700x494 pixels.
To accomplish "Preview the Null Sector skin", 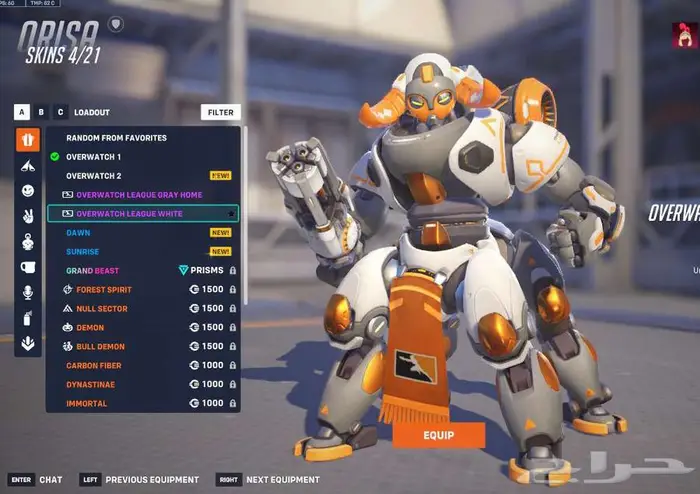I will (x=101, y=309).
